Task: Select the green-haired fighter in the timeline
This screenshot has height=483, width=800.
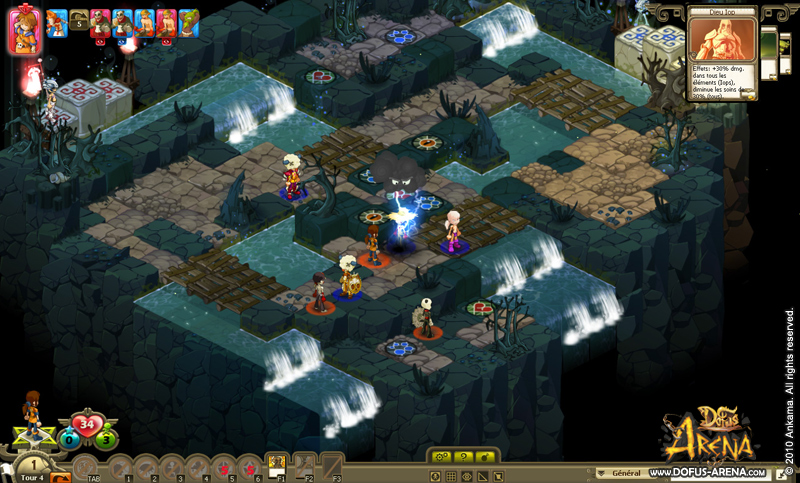Action: 188,21
